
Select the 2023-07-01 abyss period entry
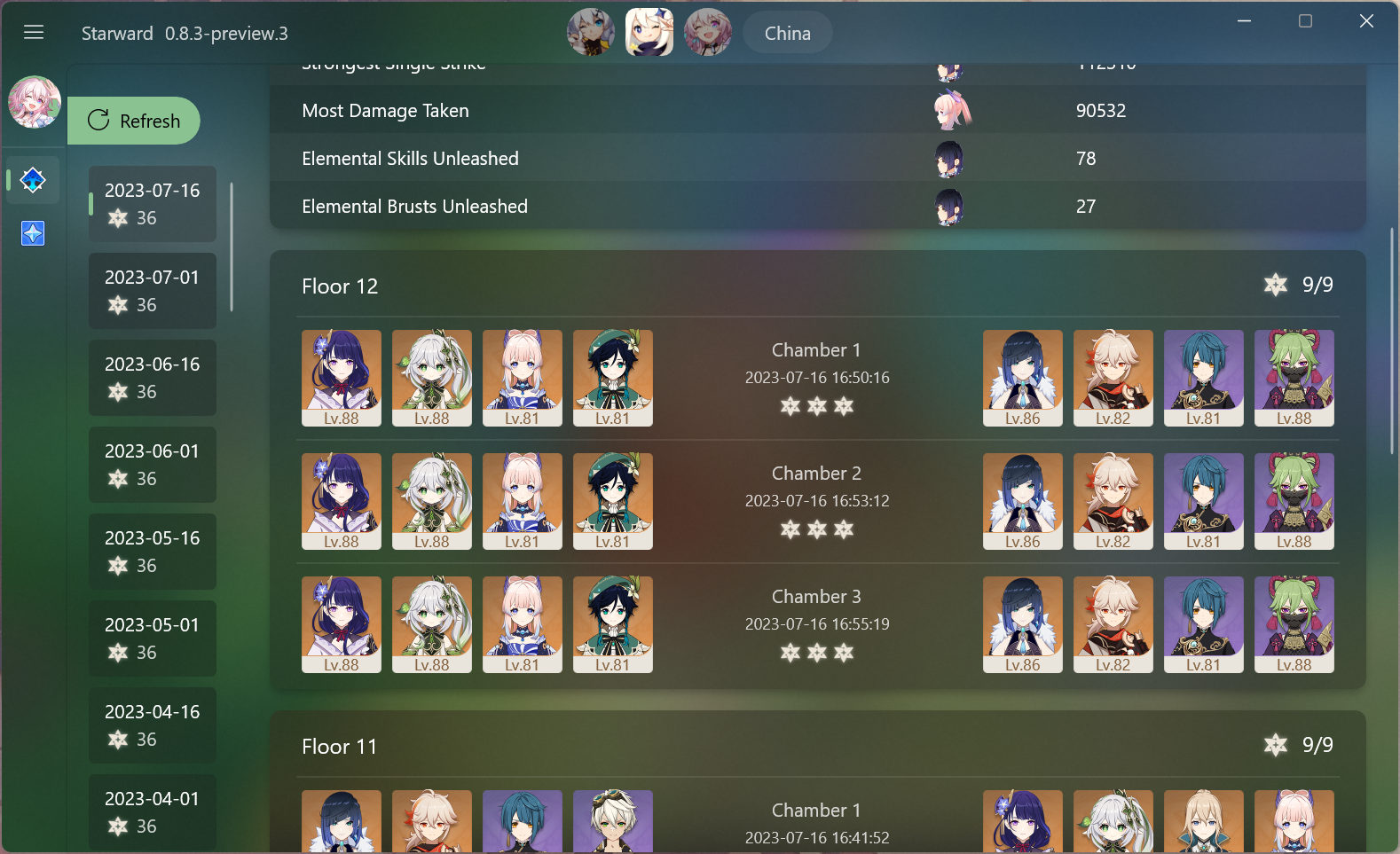152,290
